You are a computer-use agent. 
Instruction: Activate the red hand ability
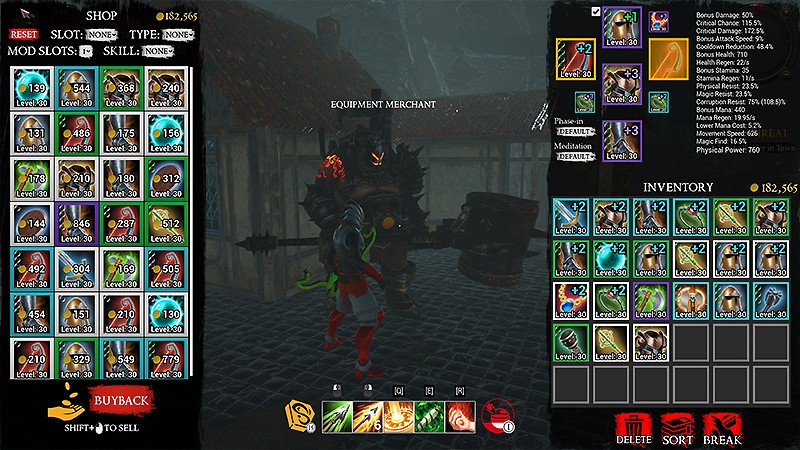462,413
